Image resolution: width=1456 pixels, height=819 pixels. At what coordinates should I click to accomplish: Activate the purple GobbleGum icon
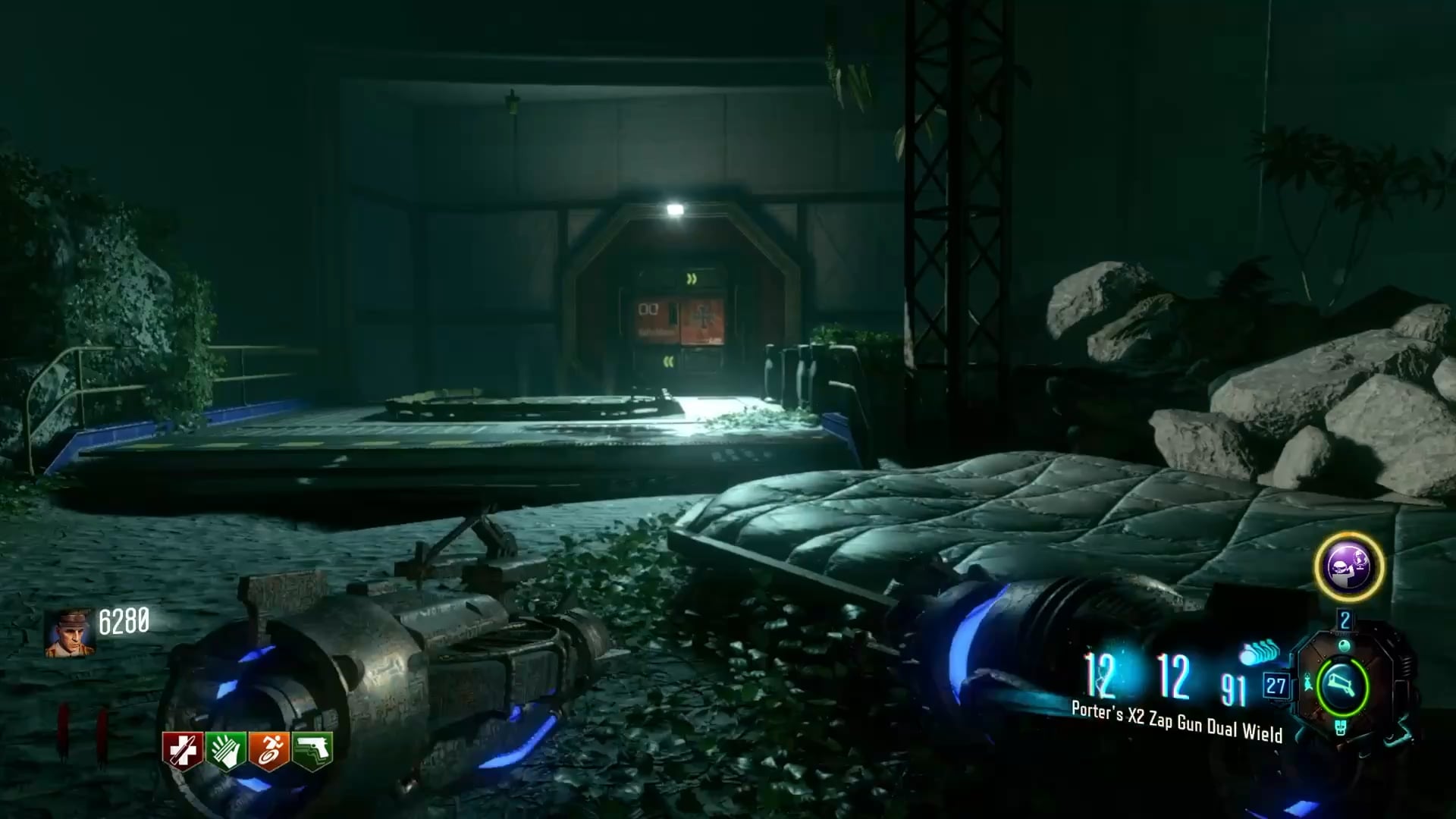click(x=1349, y=566)
